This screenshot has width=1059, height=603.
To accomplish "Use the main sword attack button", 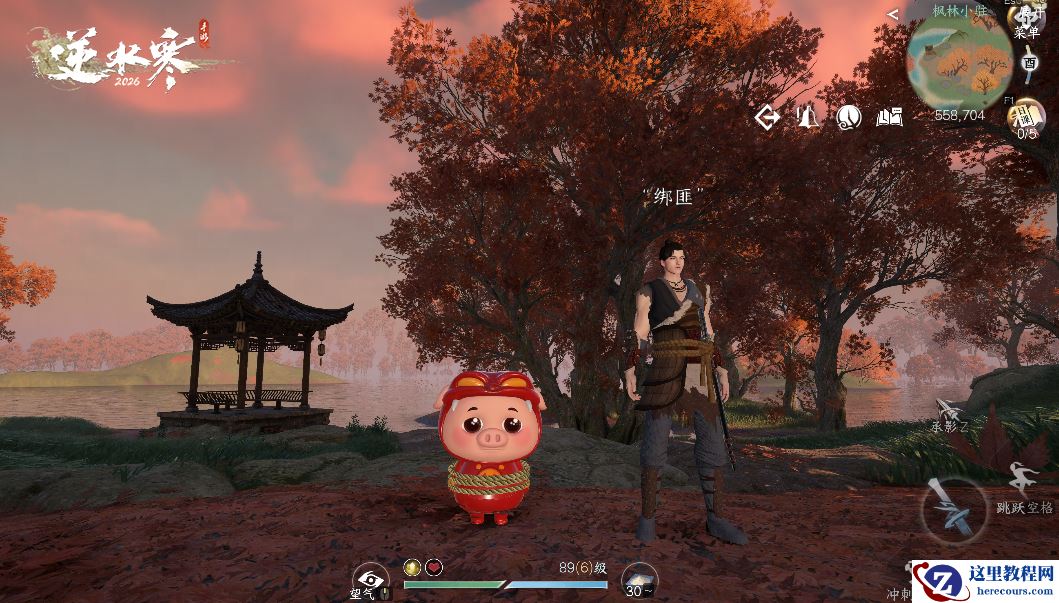I will [952, 510].
